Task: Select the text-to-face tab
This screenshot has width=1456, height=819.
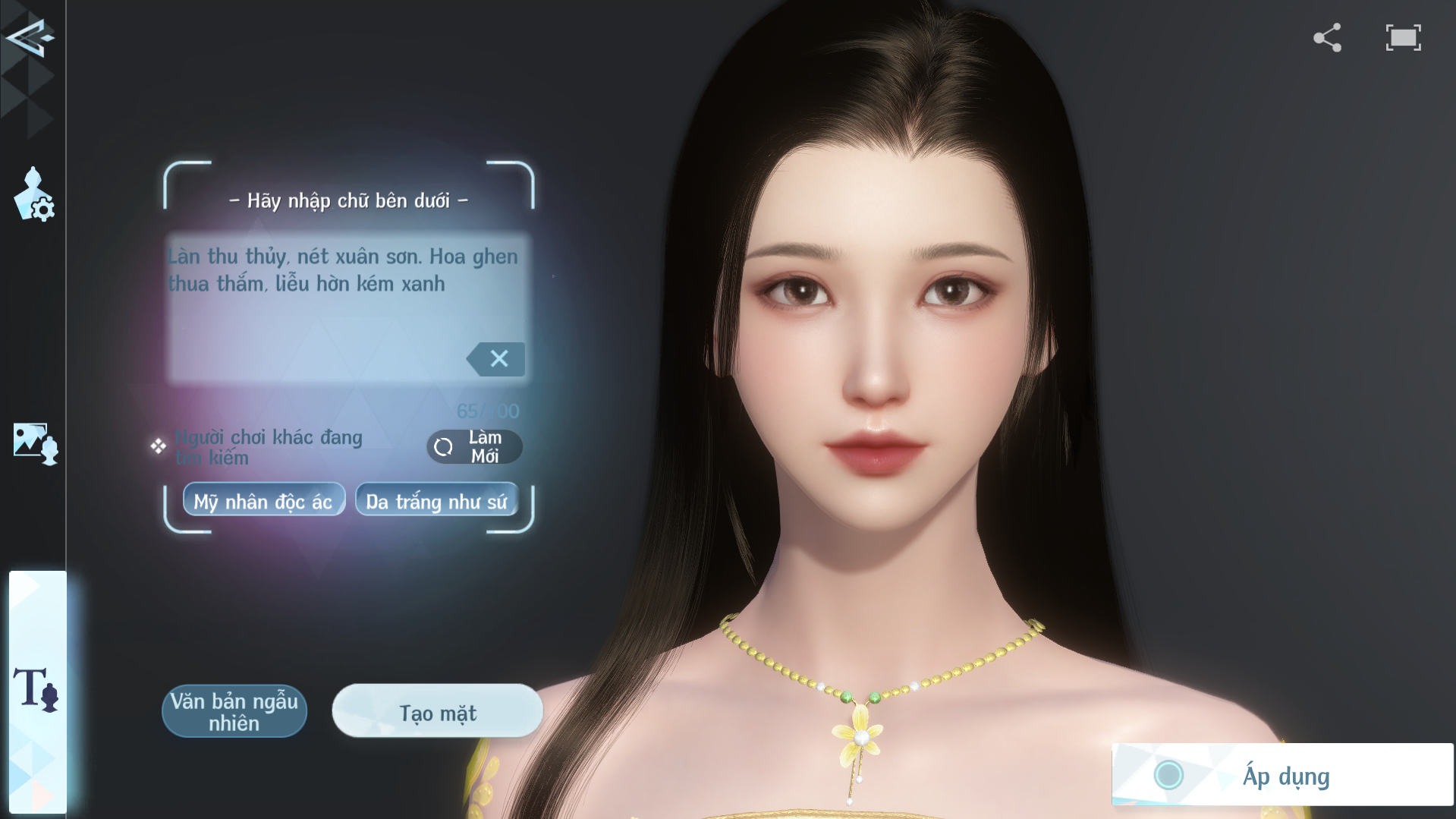Action: [36, 689]
